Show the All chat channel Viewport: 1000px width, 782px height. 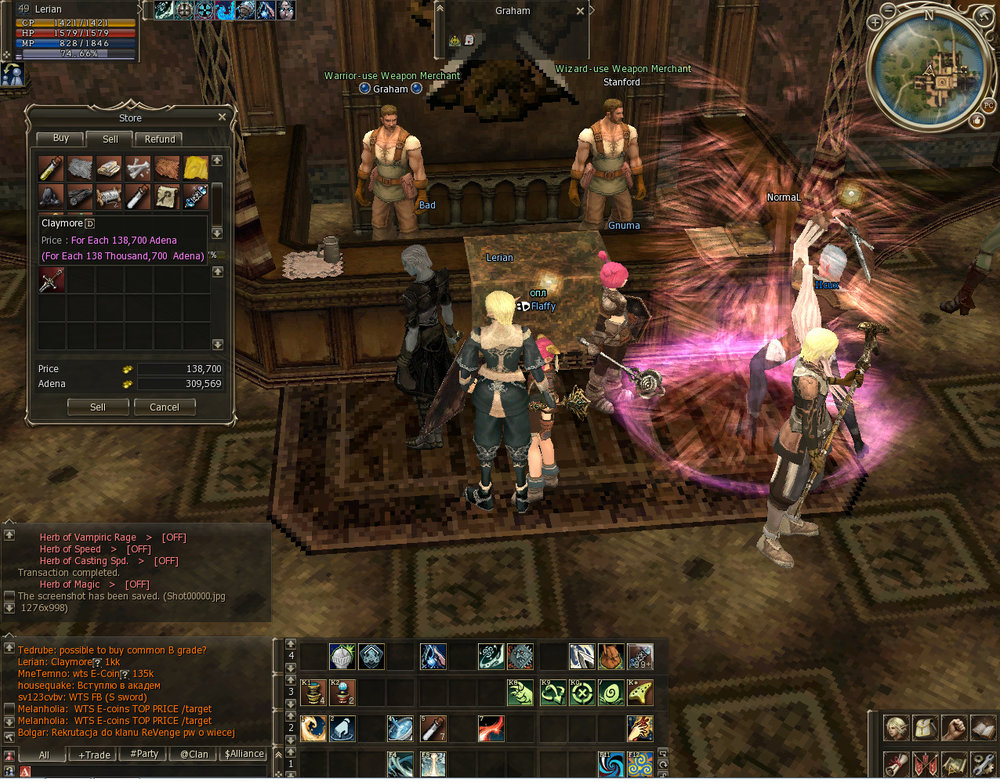44,754
